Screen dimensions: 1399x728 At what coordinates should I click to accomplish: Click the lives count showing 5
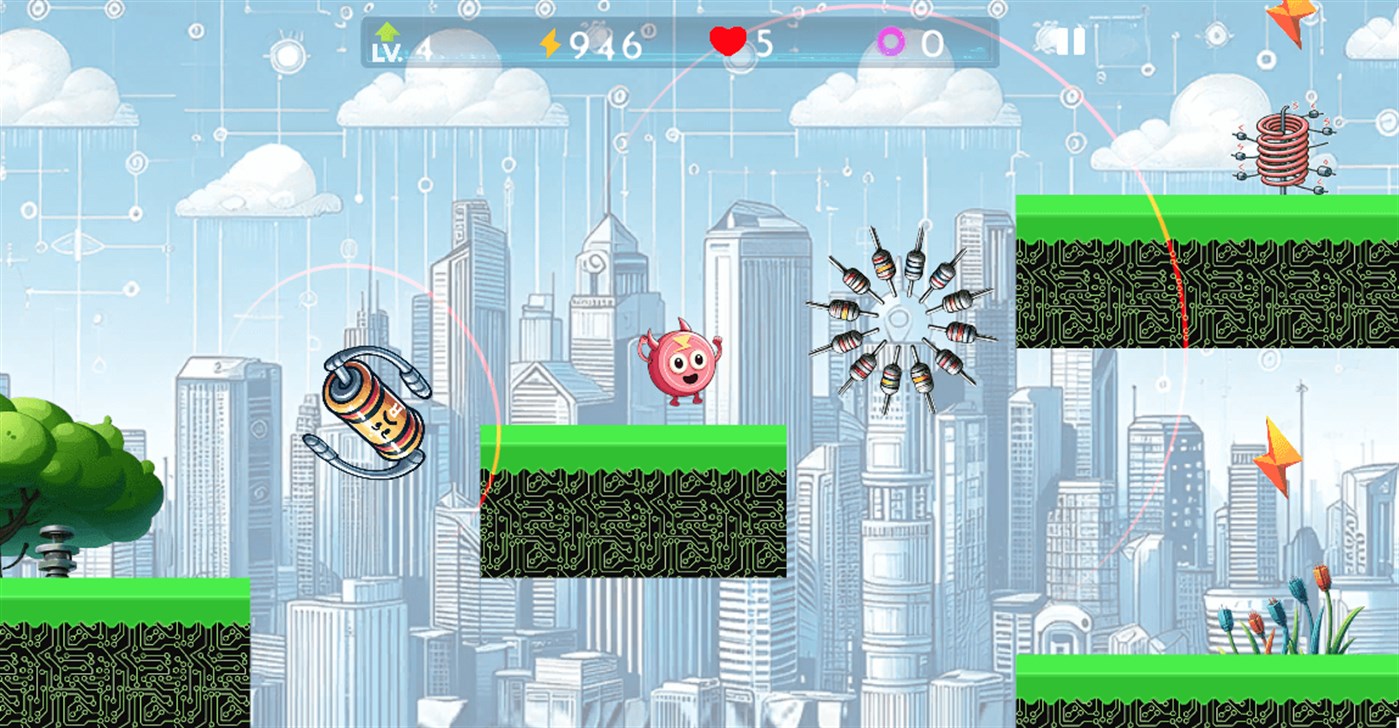pos(764,41)
